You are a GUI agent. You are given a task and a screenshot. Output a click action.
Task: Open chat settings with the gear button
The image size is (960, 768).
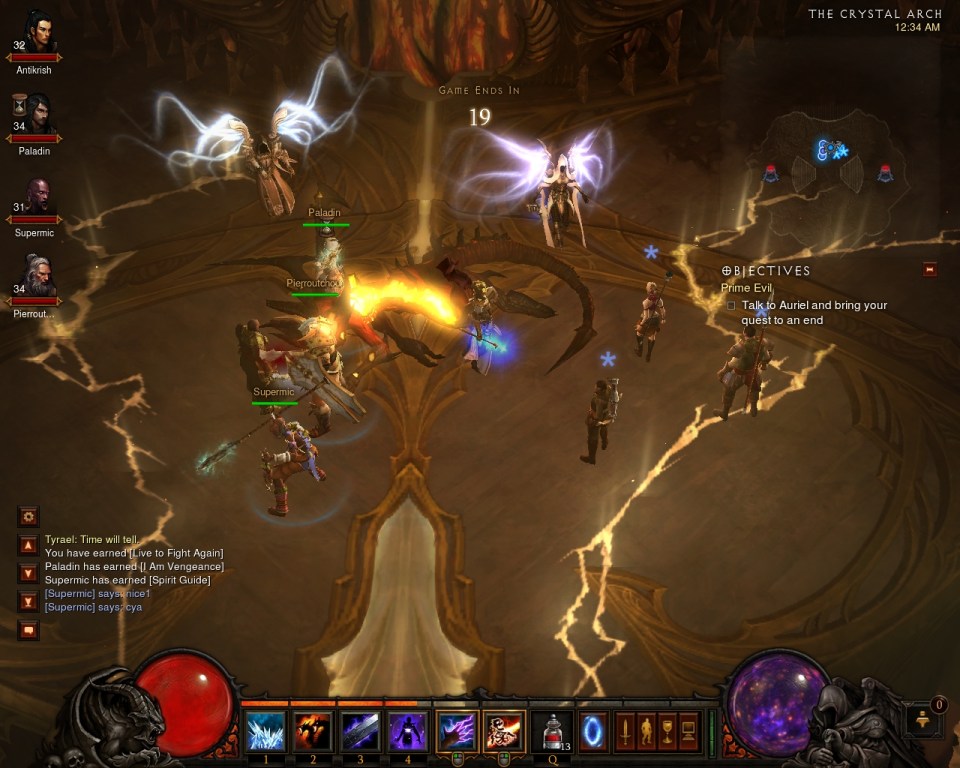pyautogui.click(x=29, y=517)
